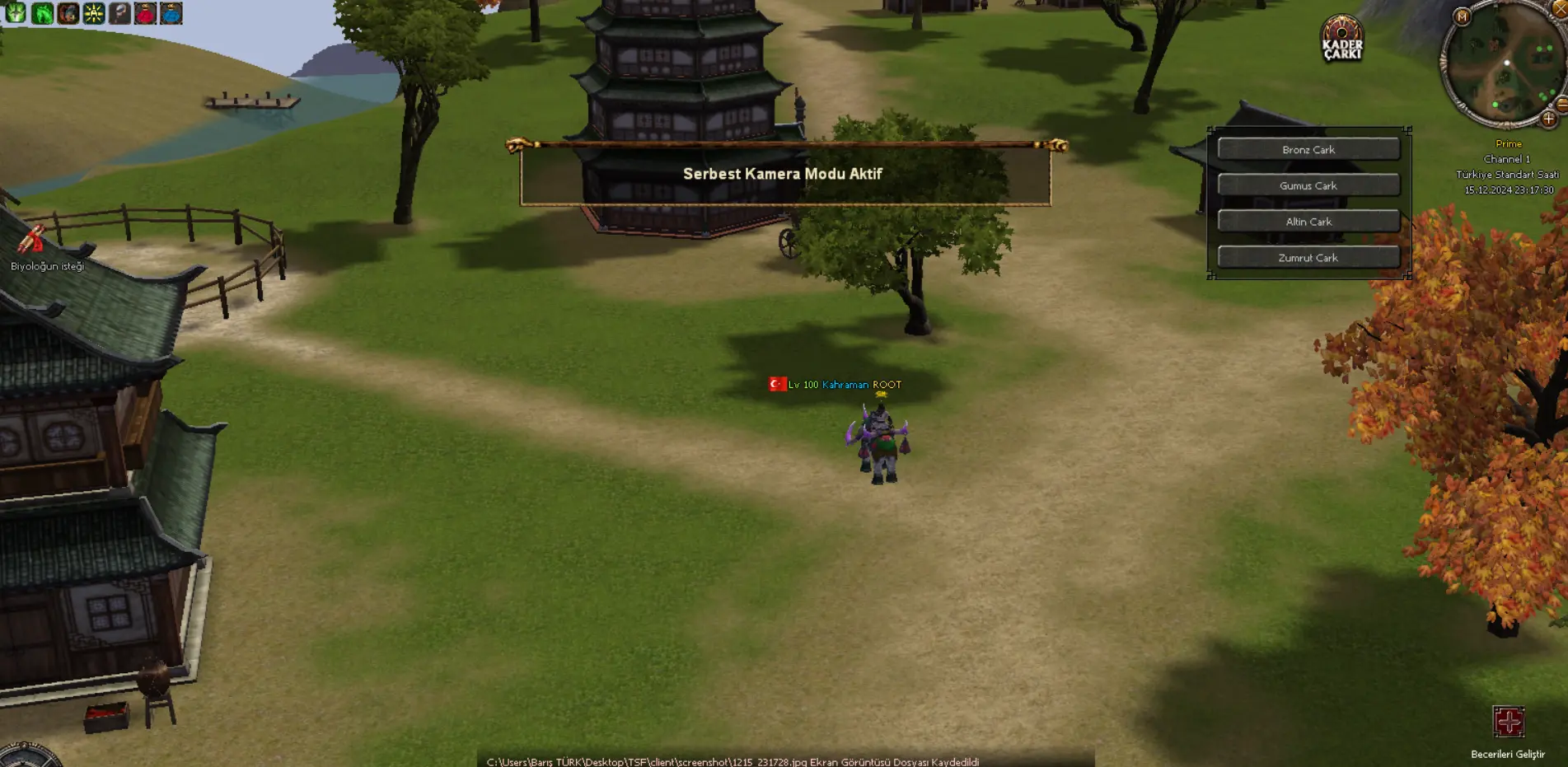Click the red crescent buff icon

(x=68, y=13)
